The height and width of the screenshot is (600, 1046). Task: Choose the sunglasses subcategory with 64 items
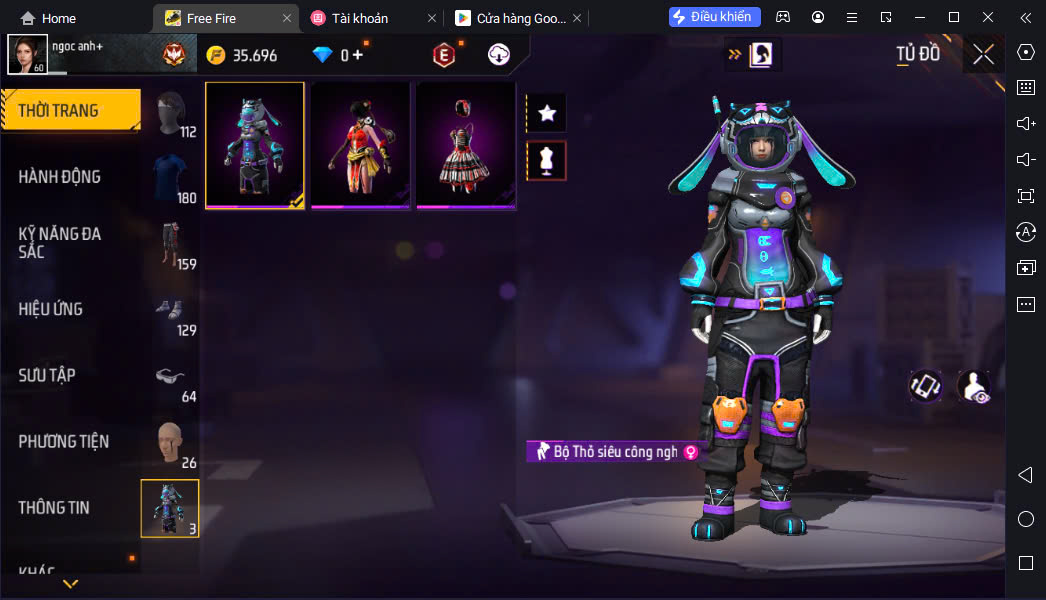pos(171,377)
